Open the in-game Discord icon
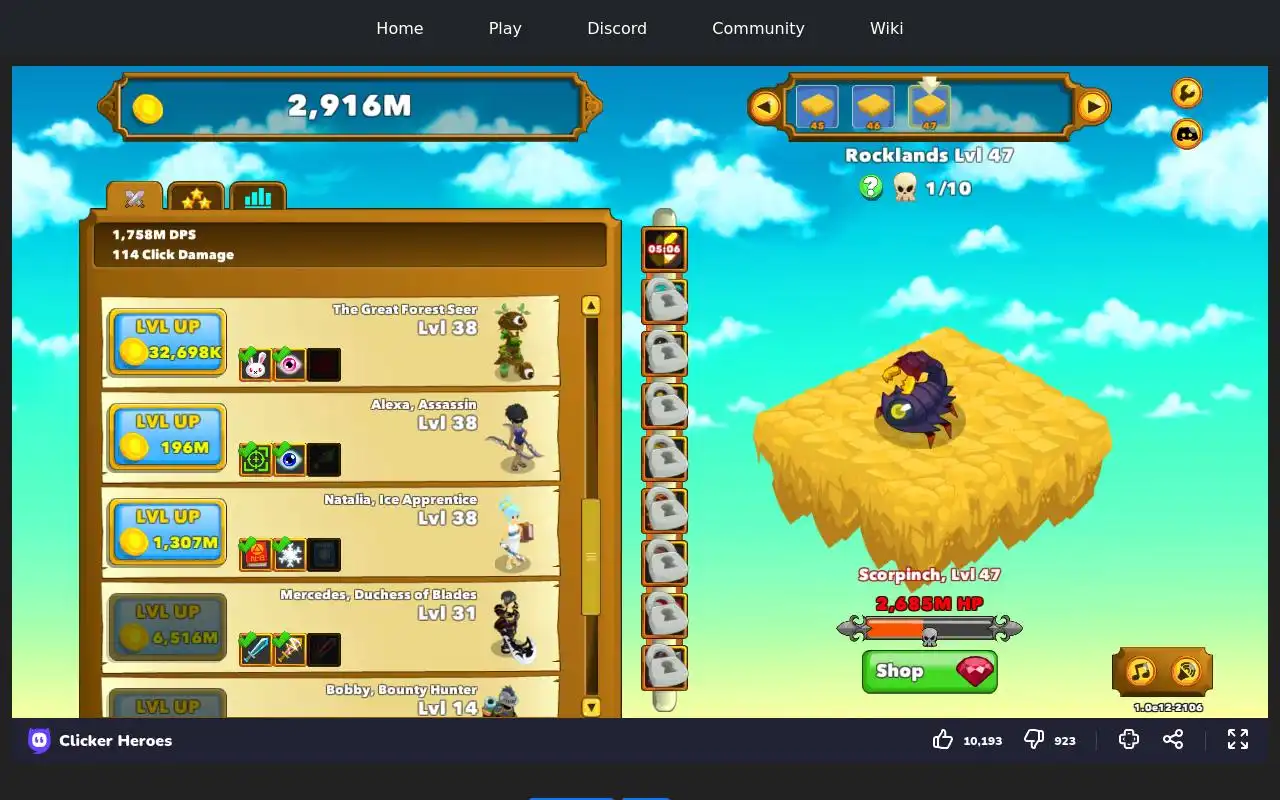 1186,133
